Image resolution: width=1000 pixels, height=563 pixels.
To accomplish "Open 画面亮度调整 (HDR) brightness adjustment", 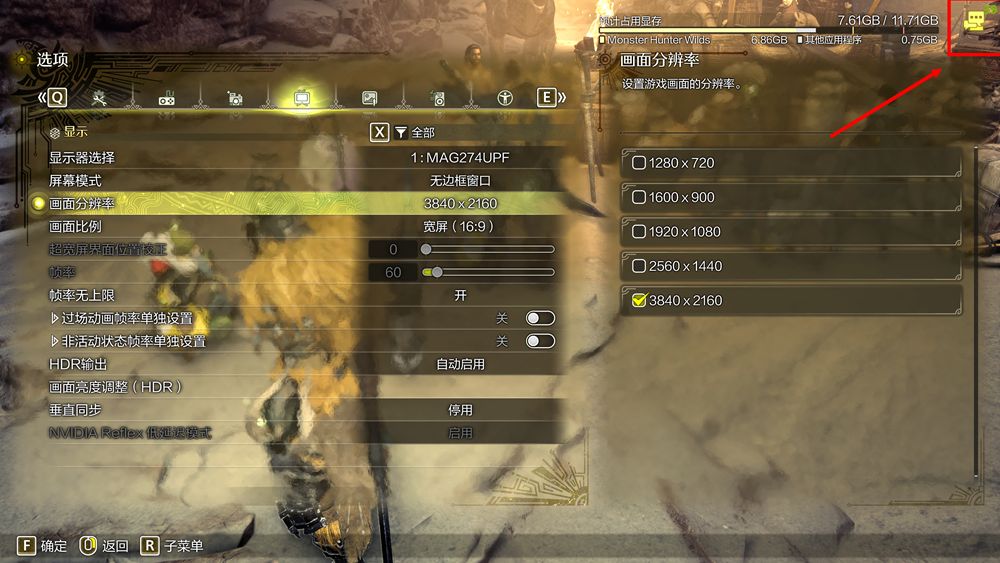I will [x=300, y=387].
